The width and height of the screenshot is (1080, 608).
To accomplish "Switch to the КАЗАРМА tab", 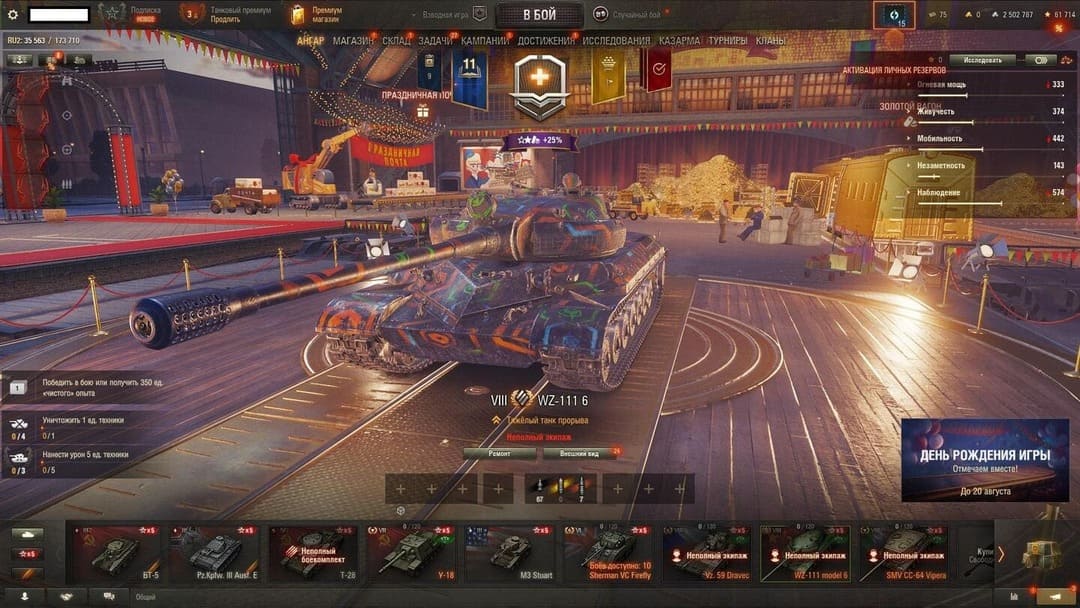I will 680,41.
